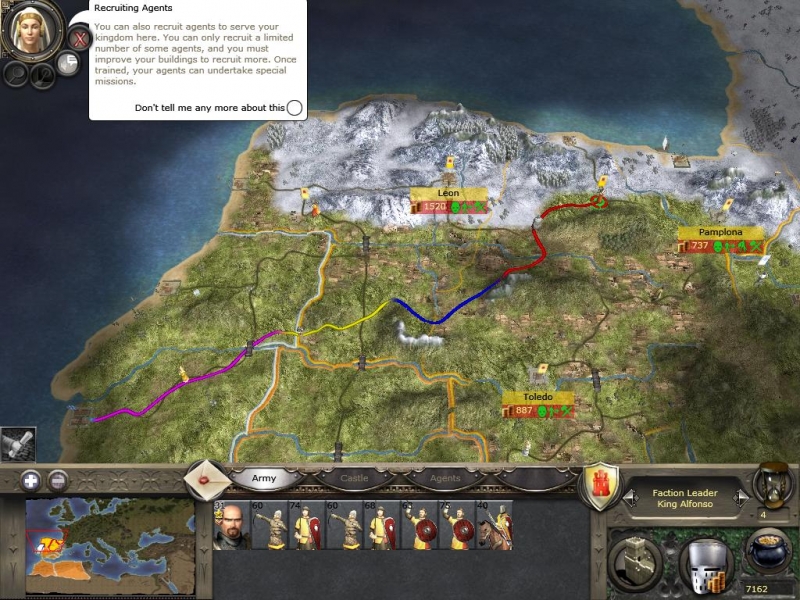
Task: Select the general's portrait unit card
Action: click(229, 526)
